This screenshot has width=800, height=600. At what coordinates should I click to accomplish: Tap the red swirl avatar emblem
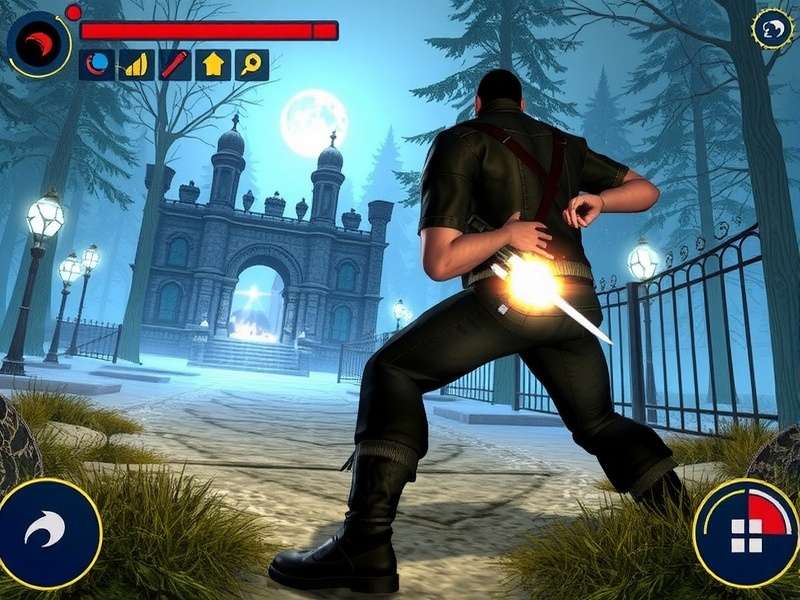tap(39, 42)
